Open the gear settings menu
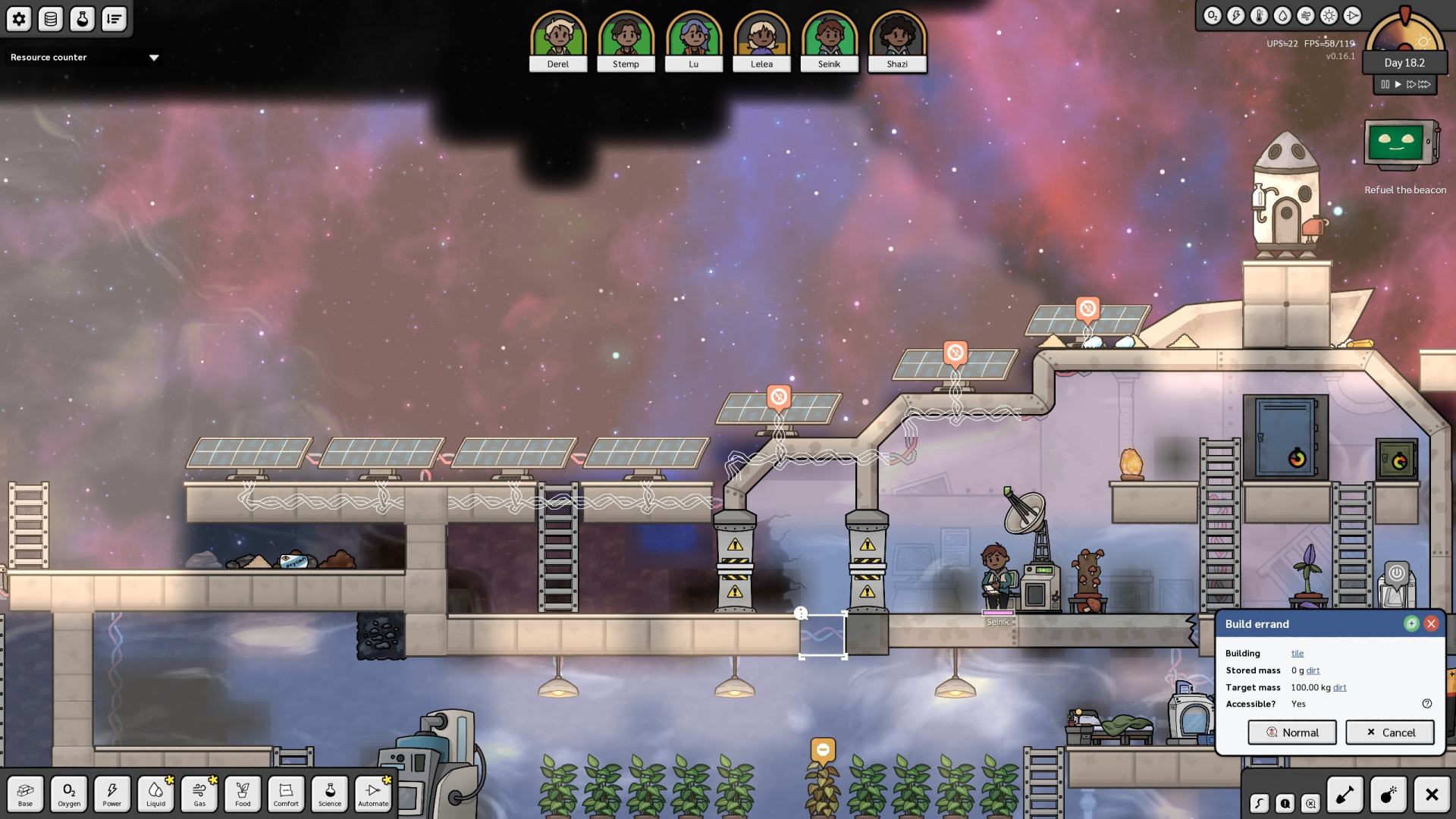Image resolution: width=1456 pixels, height=819 pixels. point(19,19)
